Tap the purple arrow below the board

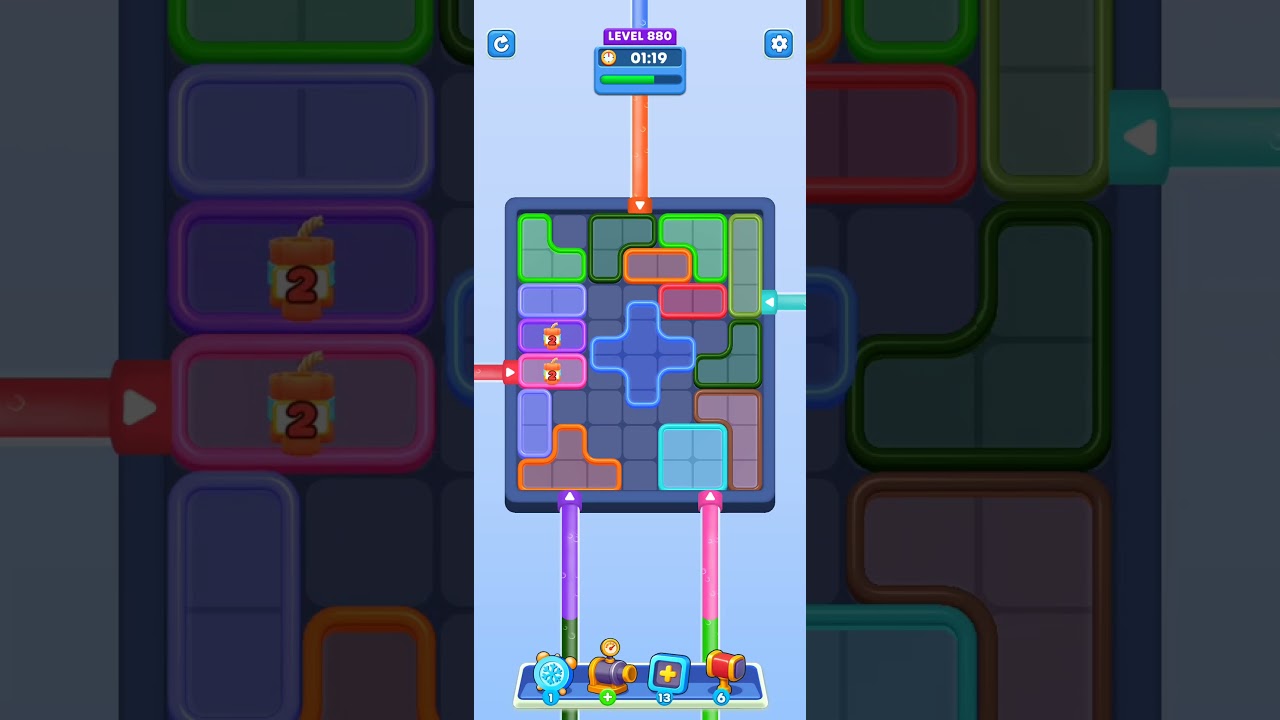pos(570,496)
